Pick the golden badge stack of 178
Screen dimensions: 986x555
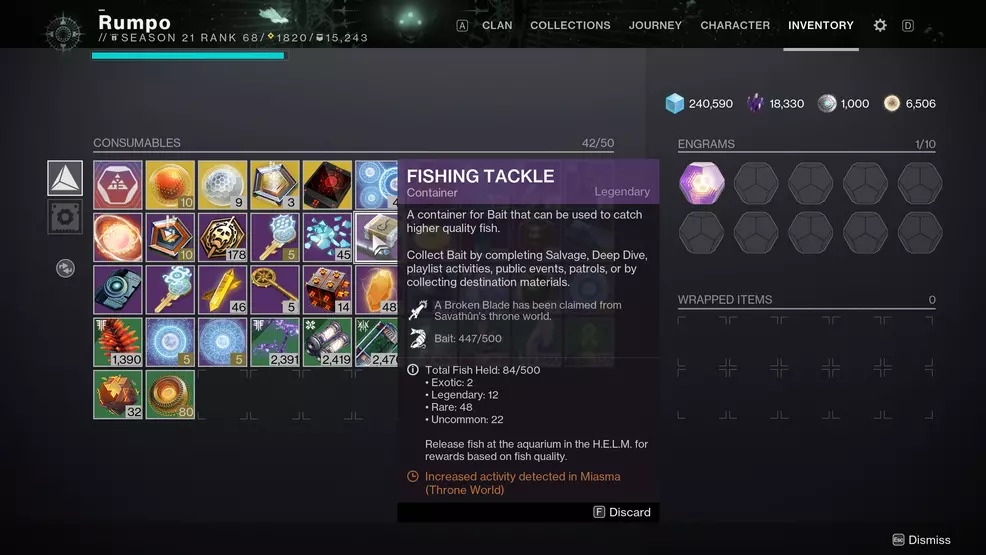[222, 237]
